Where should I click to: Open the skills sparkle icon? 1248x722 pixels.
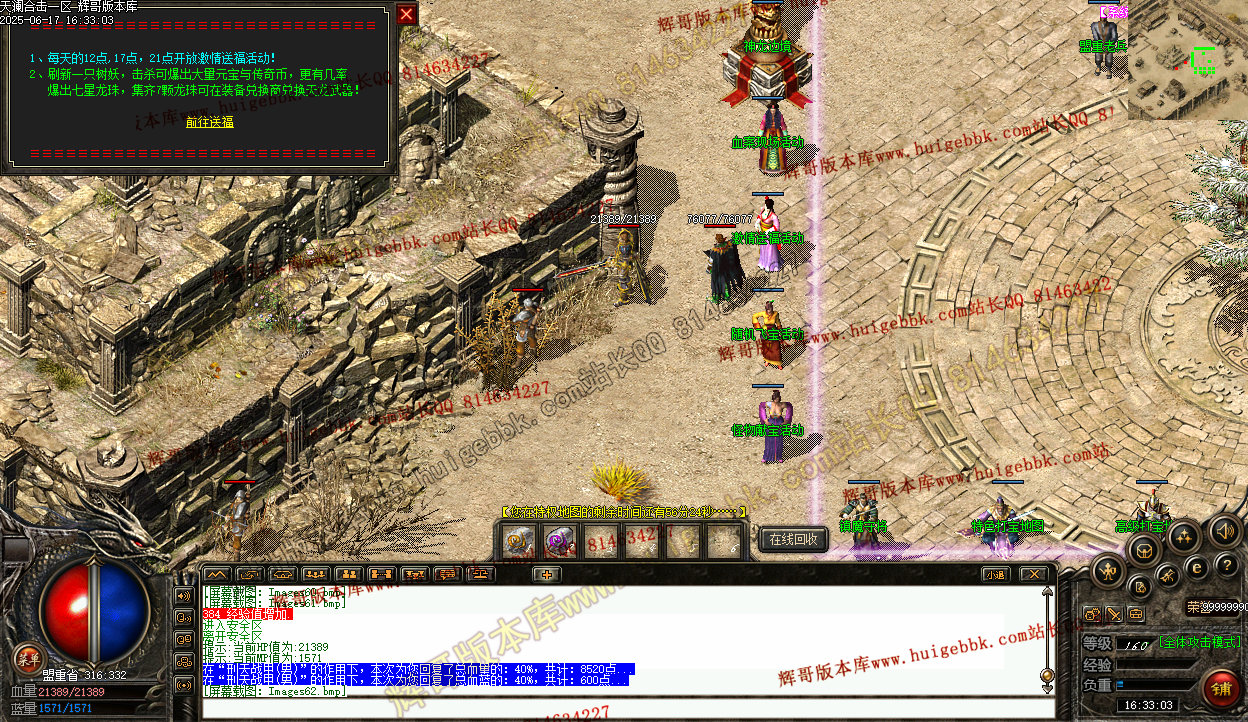tap(1184, 537)
